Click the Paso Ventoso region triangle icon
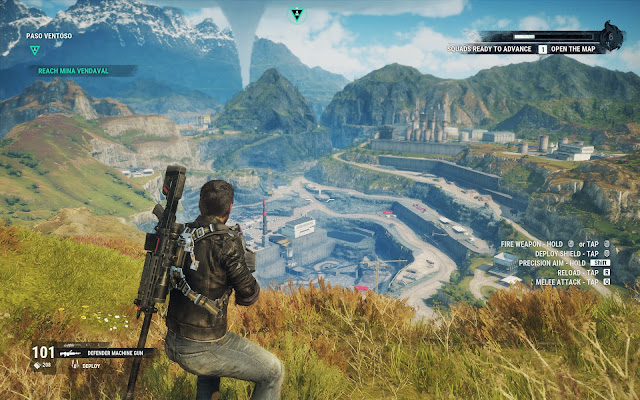 click(35, 49)
